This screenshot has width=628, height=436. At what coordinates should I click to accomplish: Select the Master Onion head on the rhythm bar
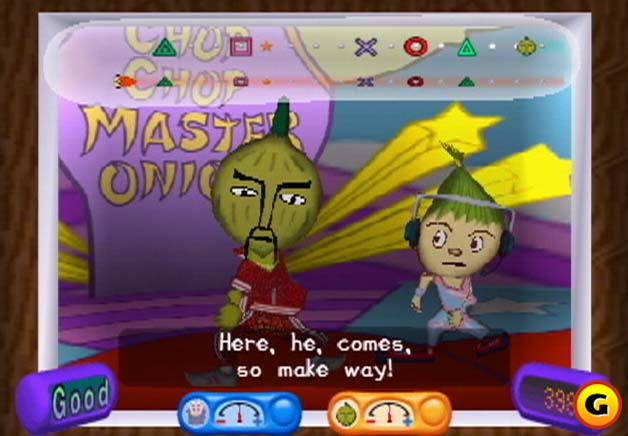[x=525, y=46]
